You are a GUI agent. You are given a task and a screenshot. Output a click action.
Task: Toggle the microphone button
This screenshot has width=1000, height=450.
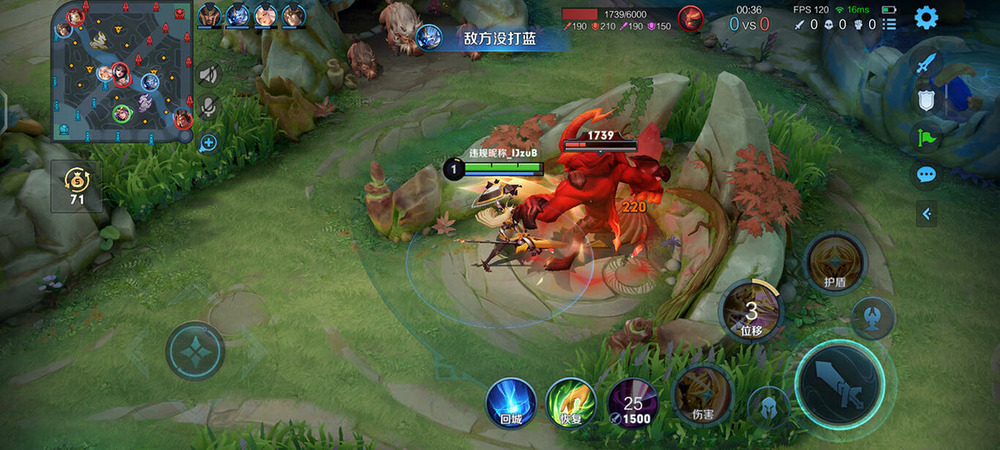208,107
